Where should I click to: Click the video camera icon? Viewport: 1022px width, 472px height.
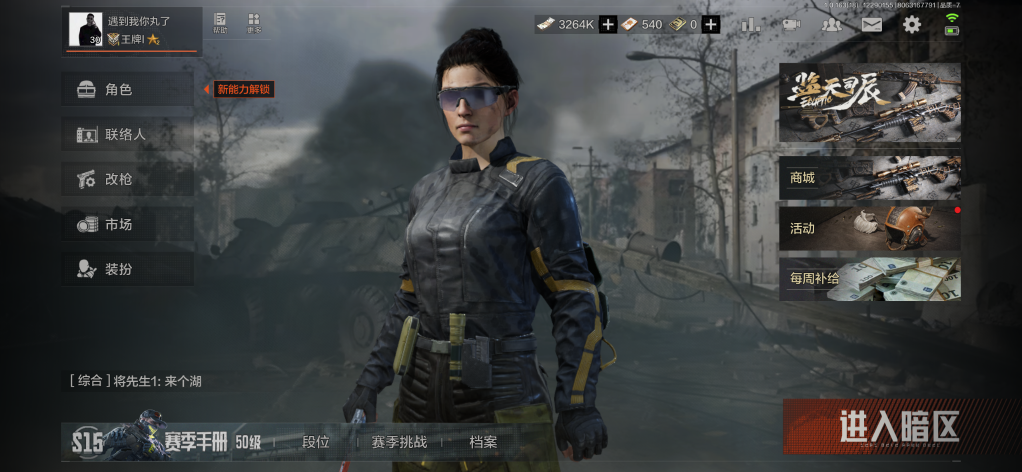tap(791, 25)
